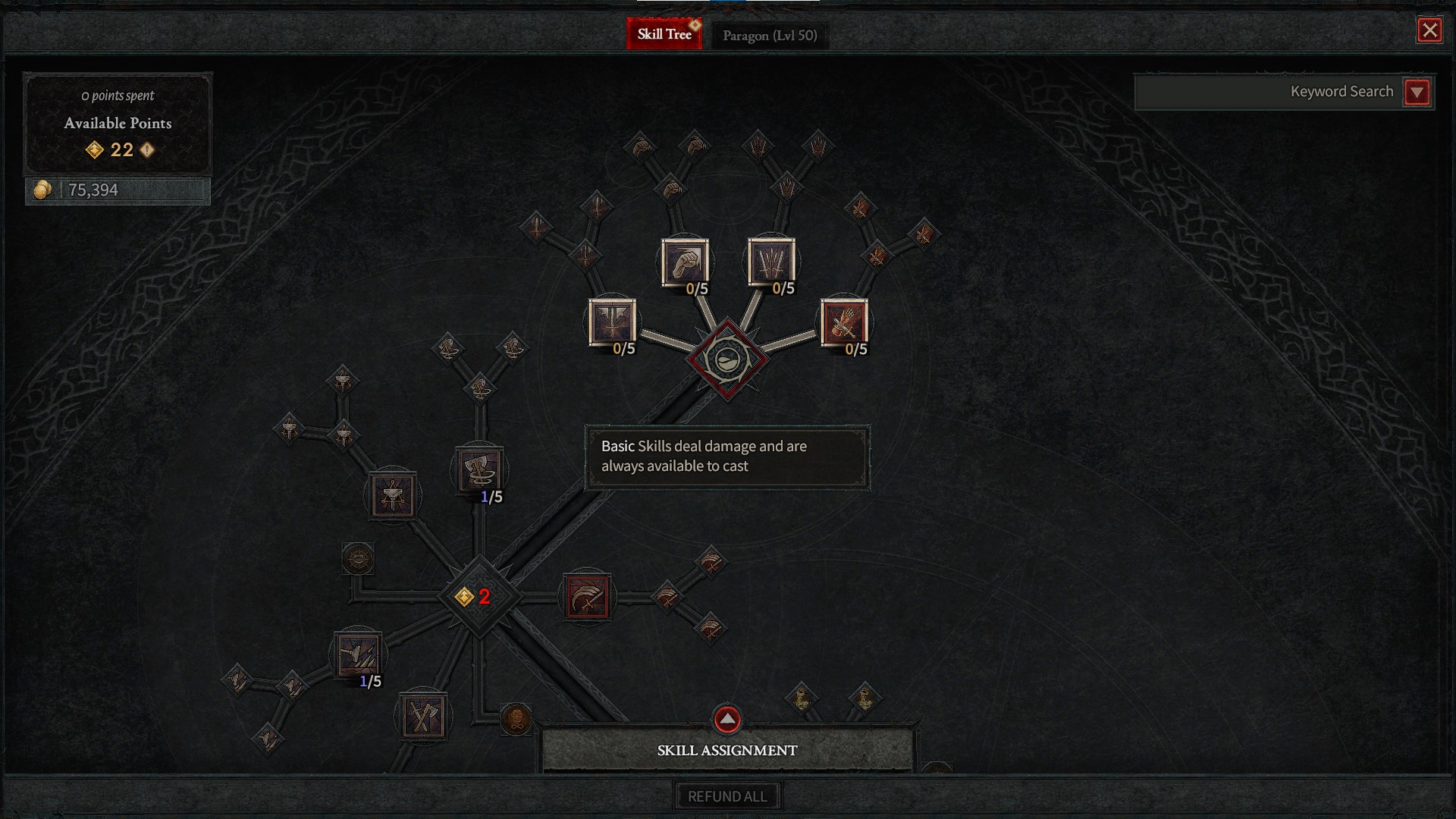
Task: Select the Frenzy skill showing three blades
Action: coord(770,262)
